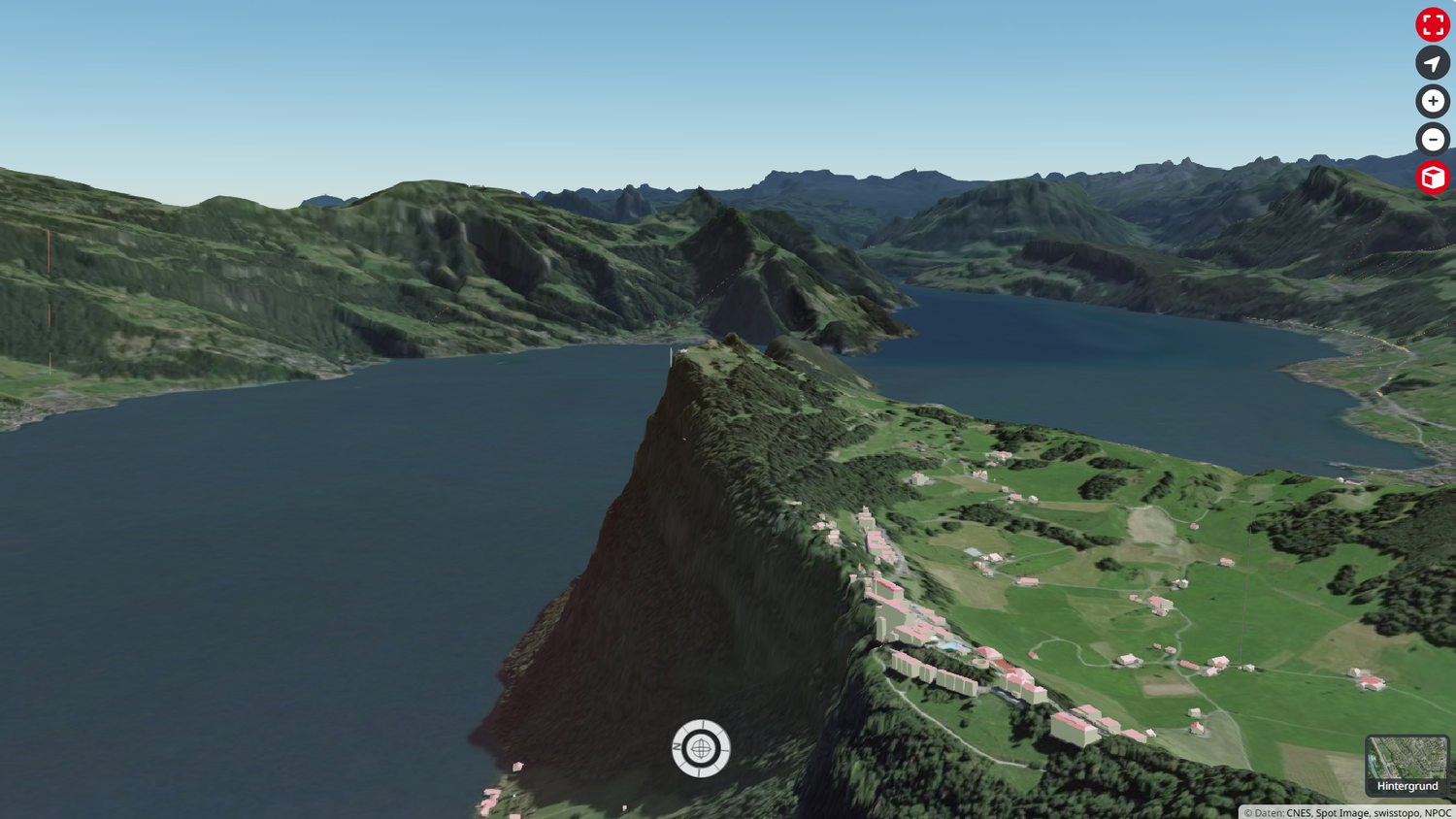
Task: Click the compass outer ring to tilt the view
Action: click(702, 728)
